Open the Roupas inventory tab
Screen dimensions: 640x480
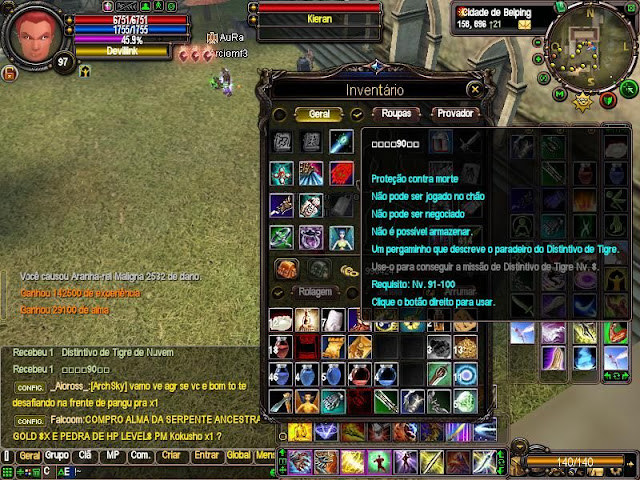[x=396, y=114]
